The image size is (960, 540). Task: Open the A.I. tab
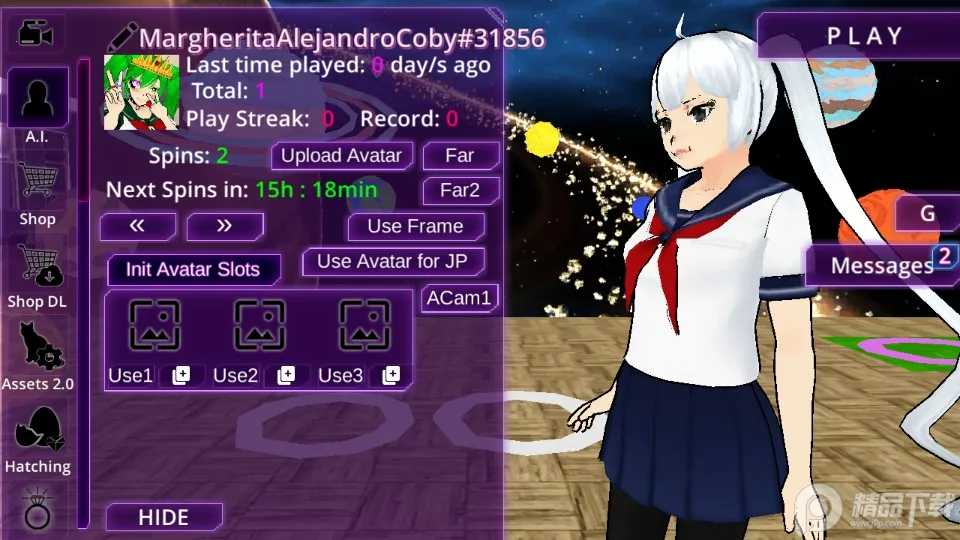(38, 106)
